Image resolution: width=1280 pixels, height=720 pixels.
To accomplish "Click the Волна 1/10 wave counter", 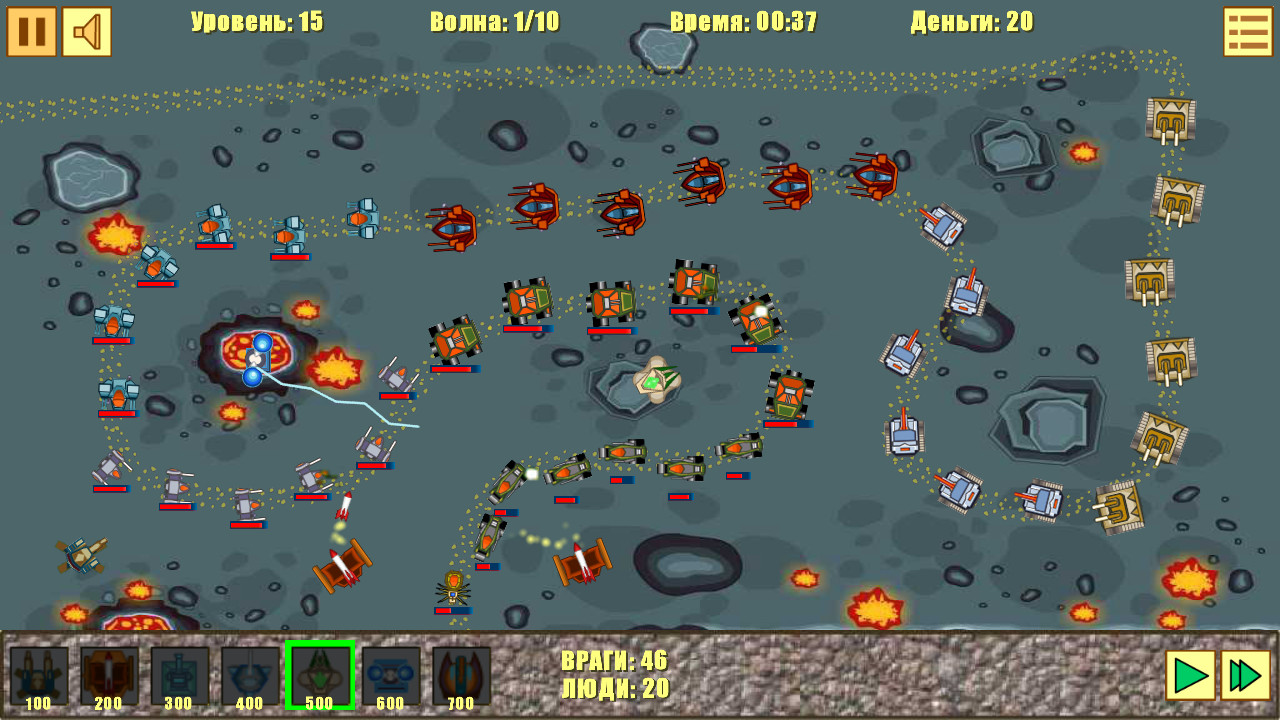I will [x=494, y=22].
